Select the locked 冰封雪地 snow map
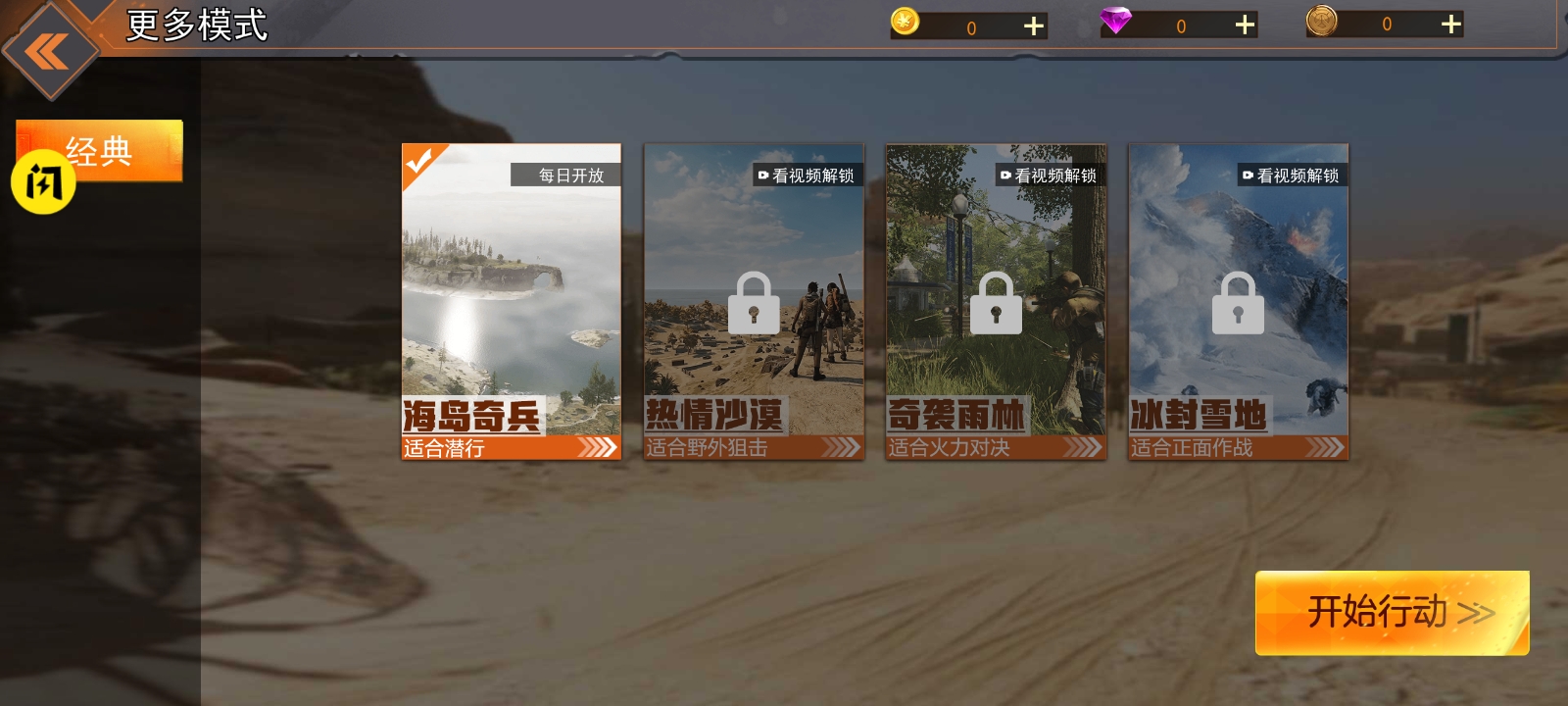 [x=1238, y=301]
